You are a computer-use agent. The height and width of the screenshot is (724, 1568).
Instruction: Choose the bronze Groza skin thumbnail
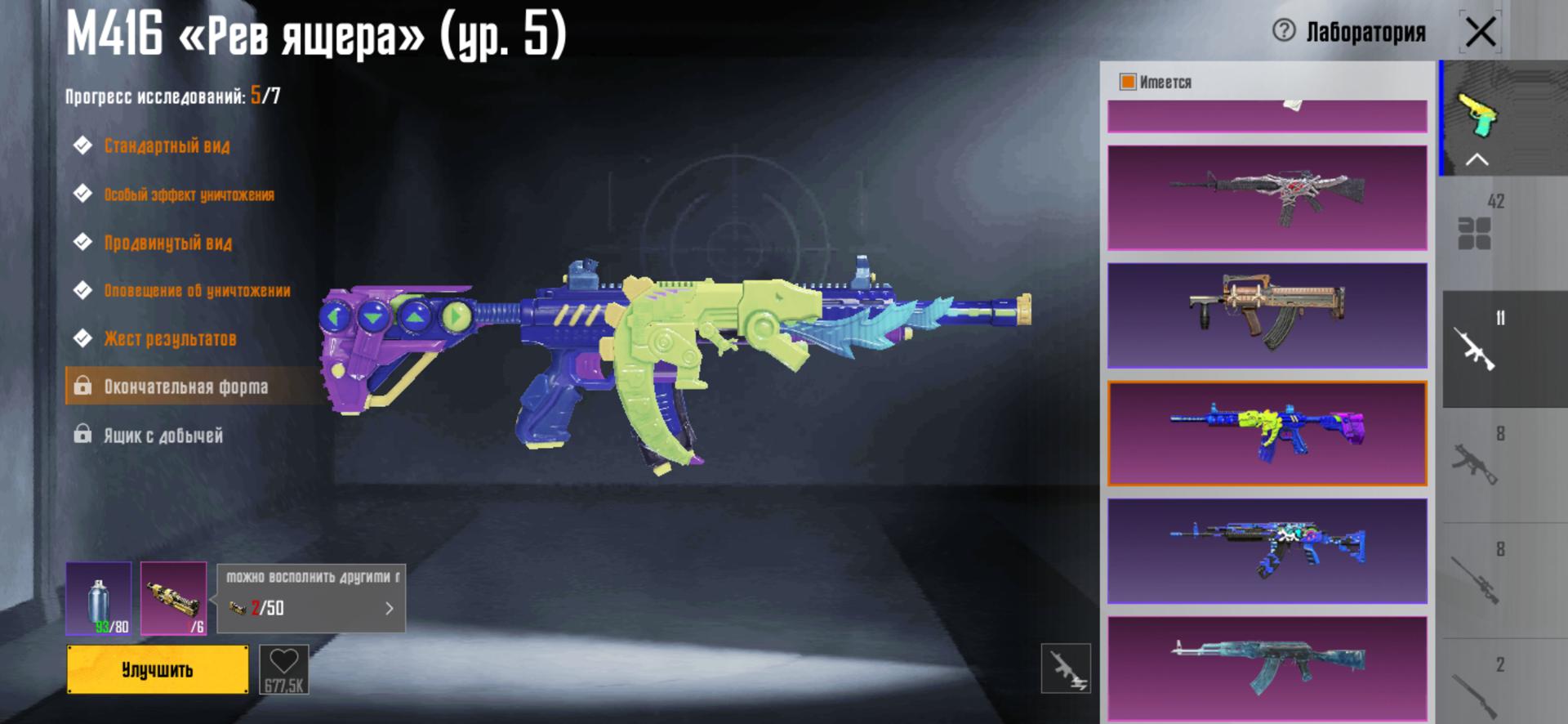tap(1267, 315)
